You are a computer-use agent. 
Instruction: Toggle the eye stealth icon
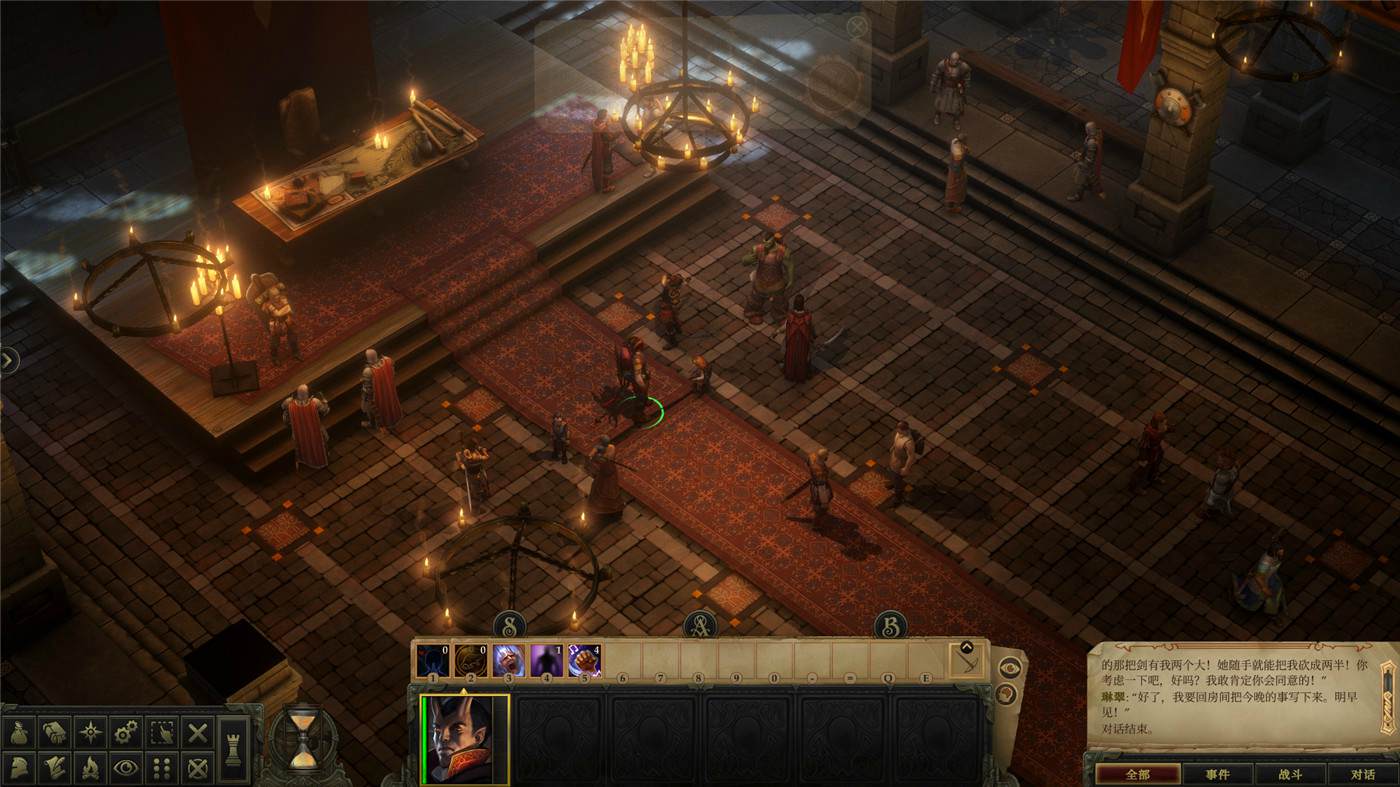126,768
